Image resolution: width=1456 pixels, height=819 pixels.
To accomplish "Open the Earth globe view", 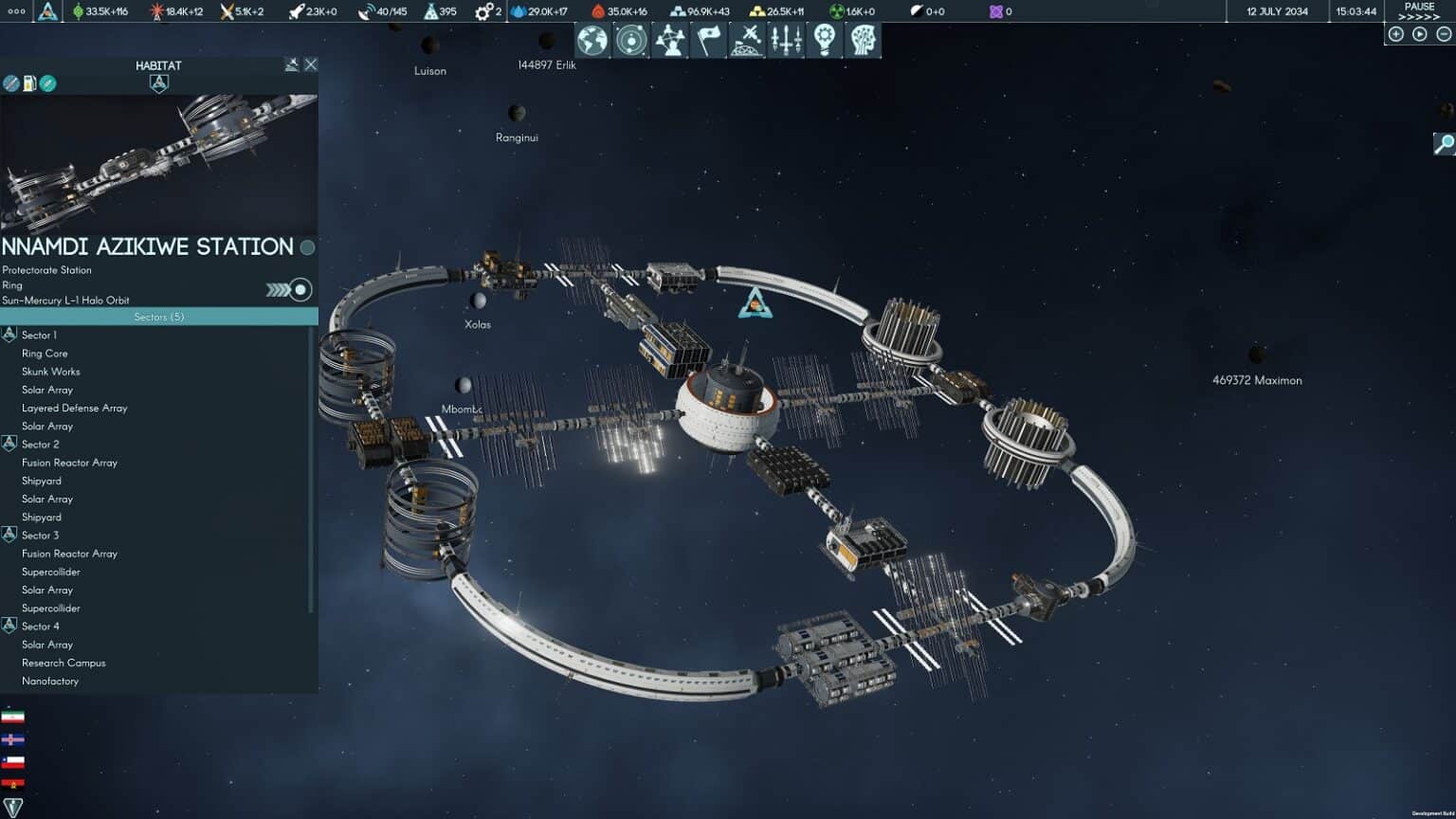I will (x=592, y=41).
